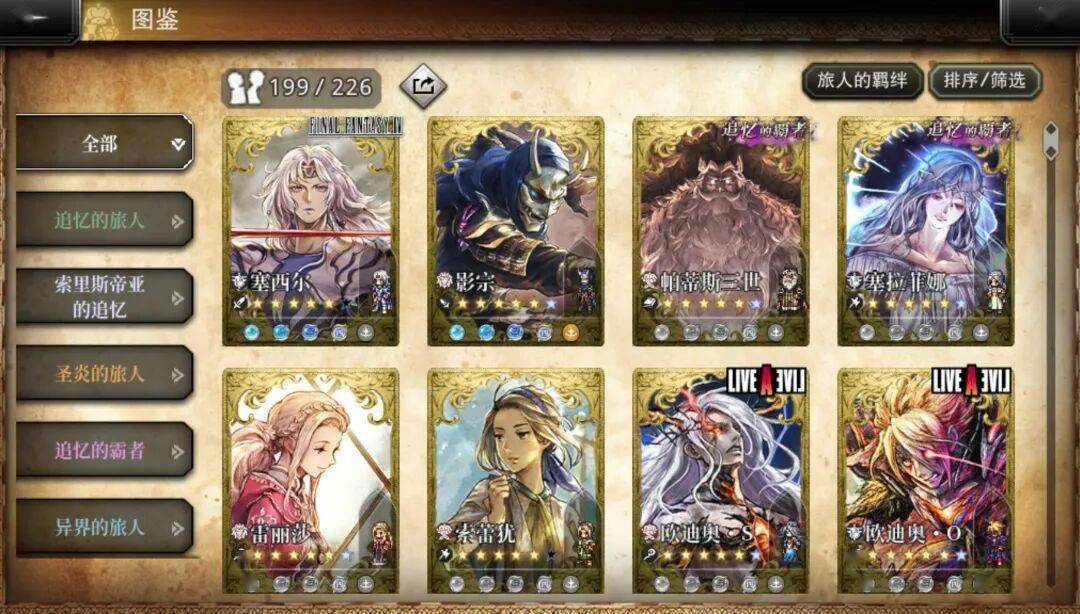Choose the 塞拉菲娜 character card
The image size is (1080, 614).
925,230
